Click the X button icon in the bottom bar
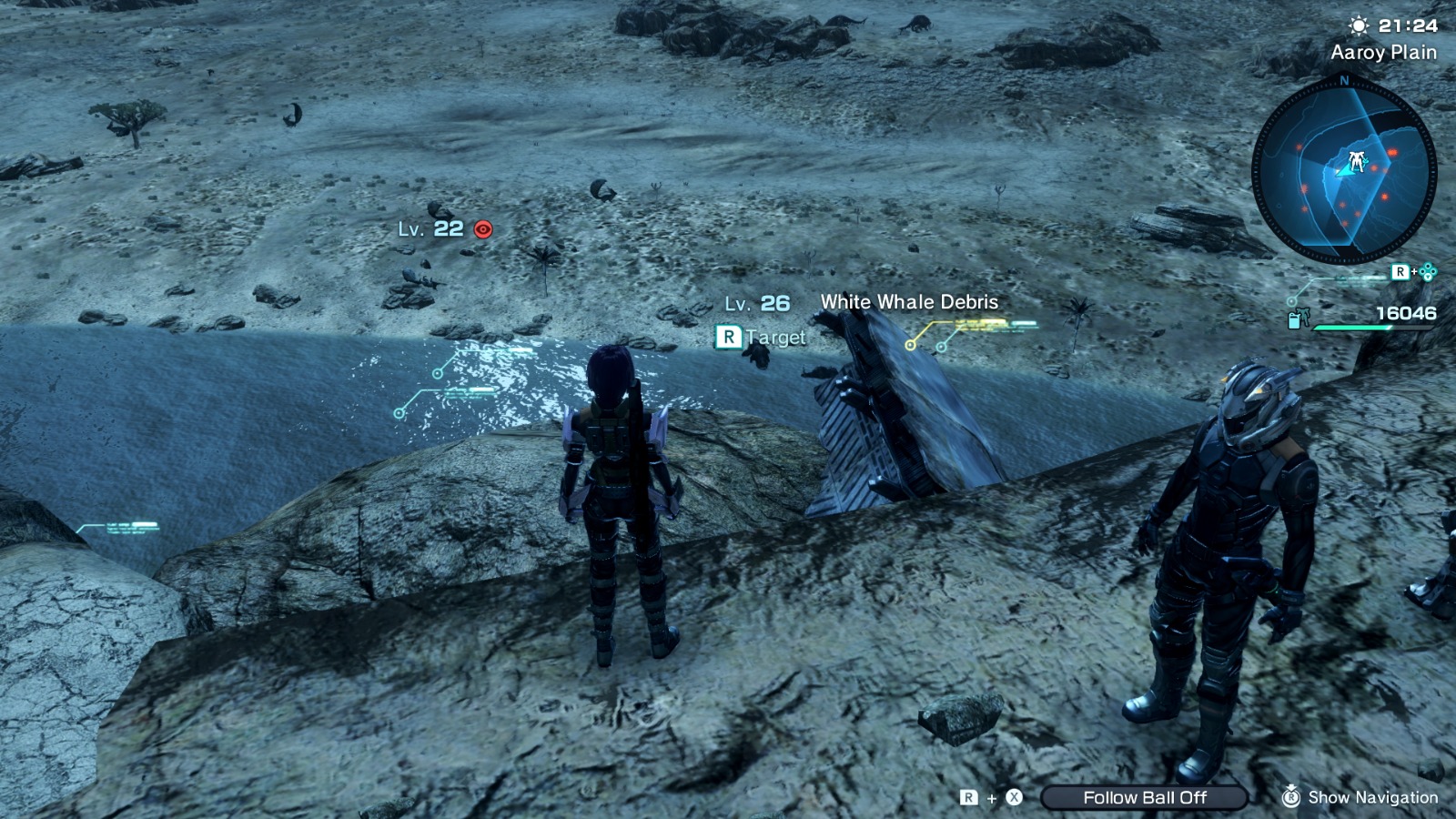 click(x=1014, y=798)
